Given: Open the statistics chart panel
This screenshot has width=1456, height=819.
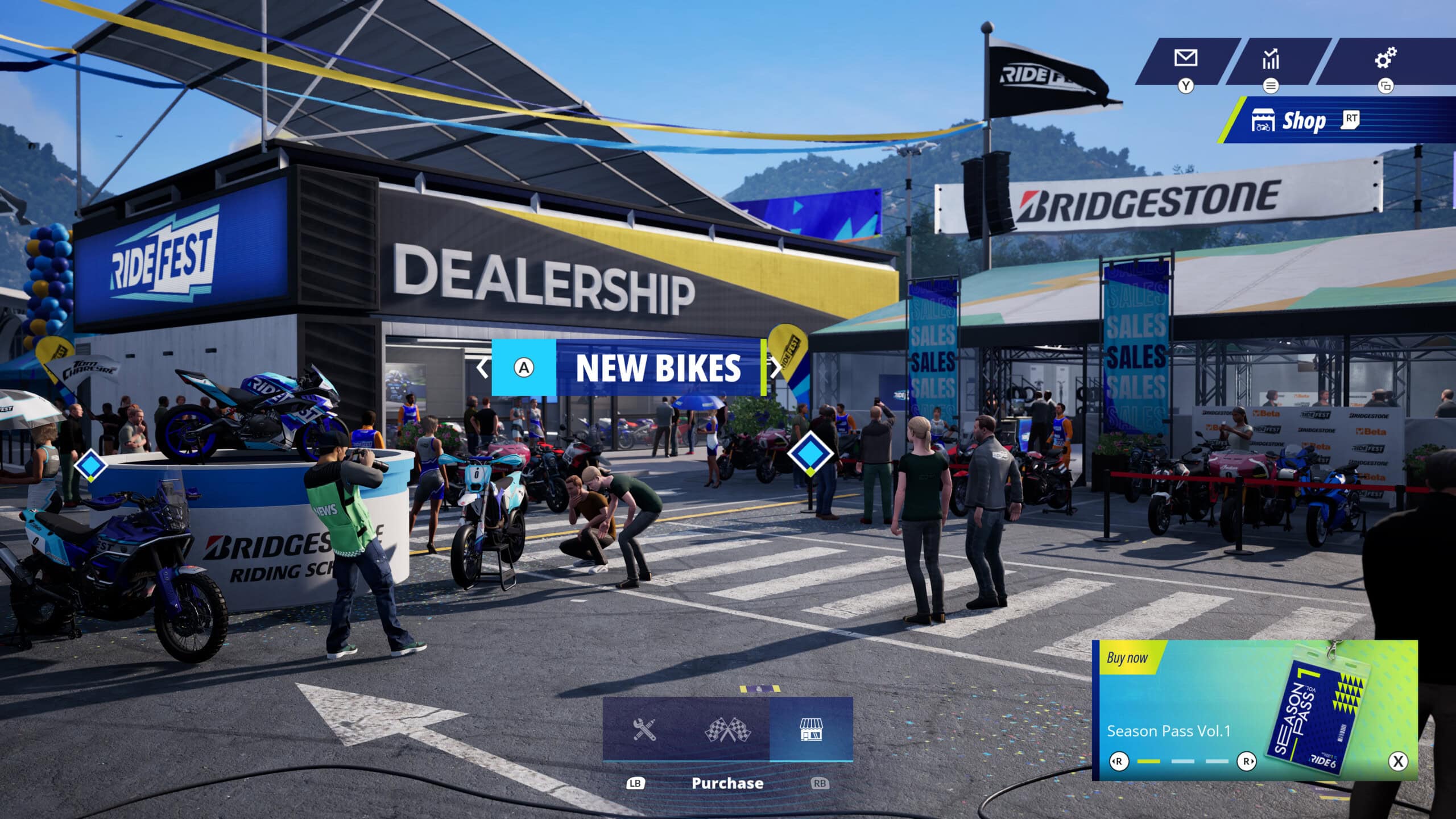Looking at the screenshot, I should coord(1271,59).
